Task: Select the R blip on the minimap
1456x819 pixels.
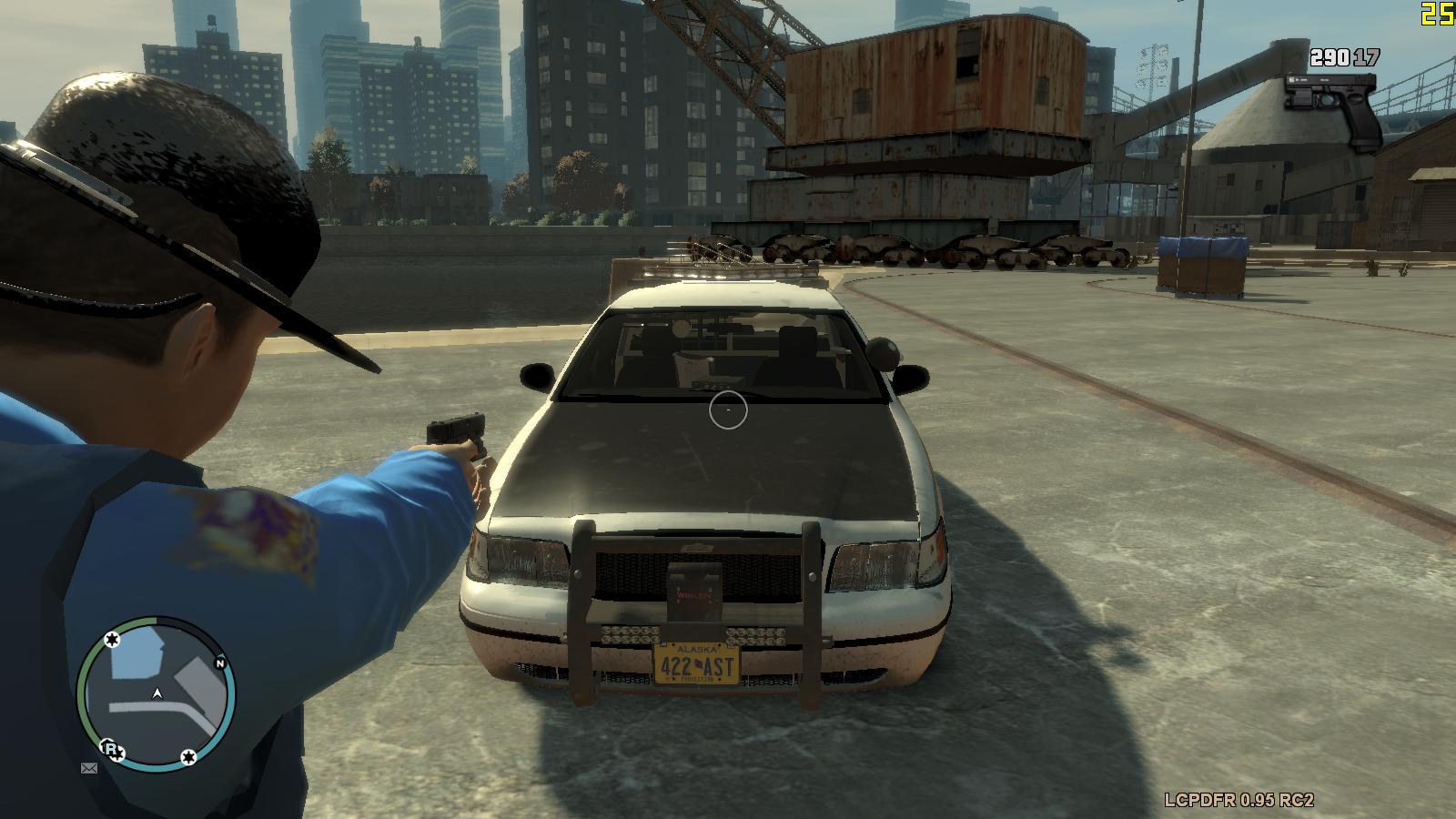Action: tap(111, 750)
